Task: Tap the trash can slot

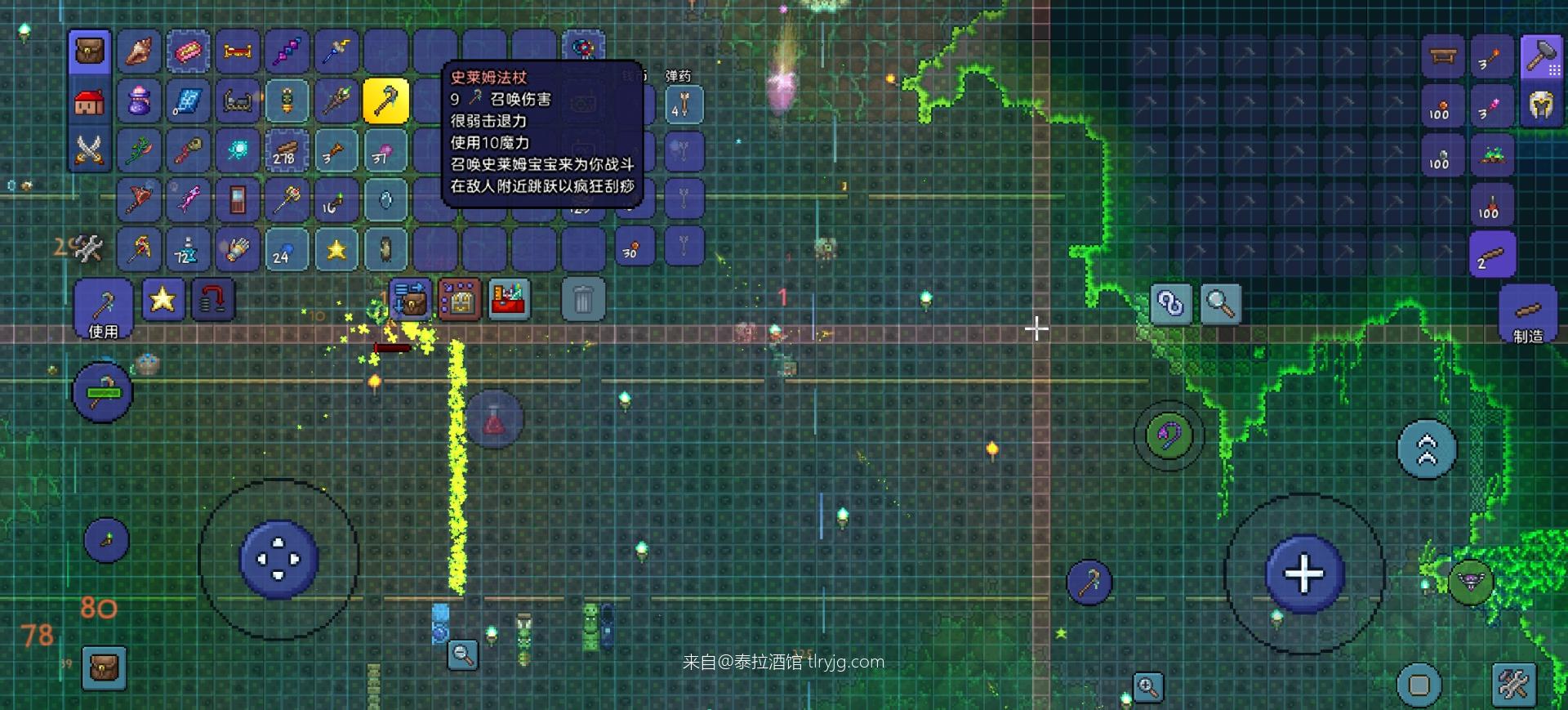Action: (x=582, y=300)
